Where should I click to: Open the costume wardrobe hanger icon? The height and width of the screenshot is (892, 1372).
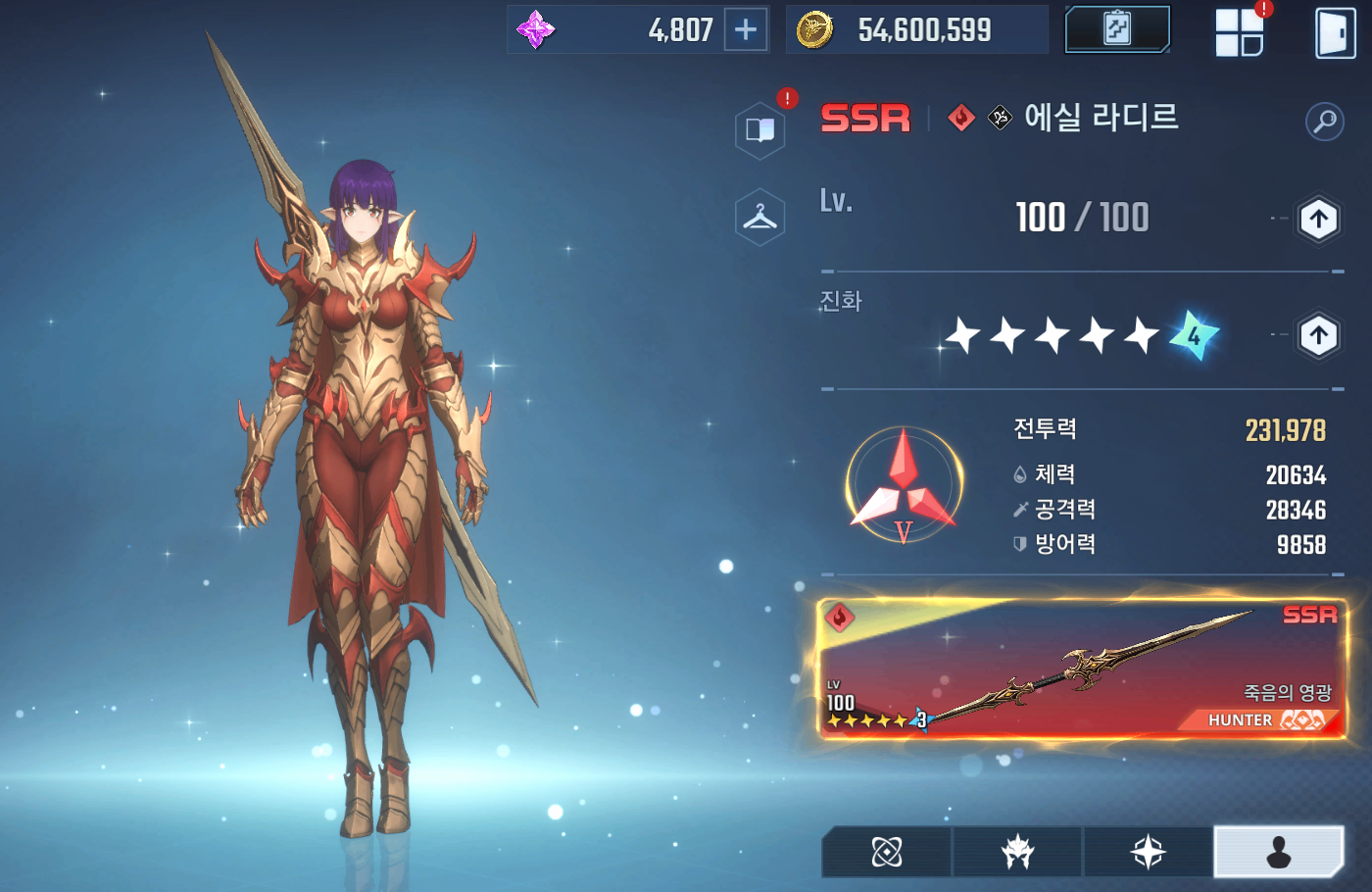(x=759, y=217)
